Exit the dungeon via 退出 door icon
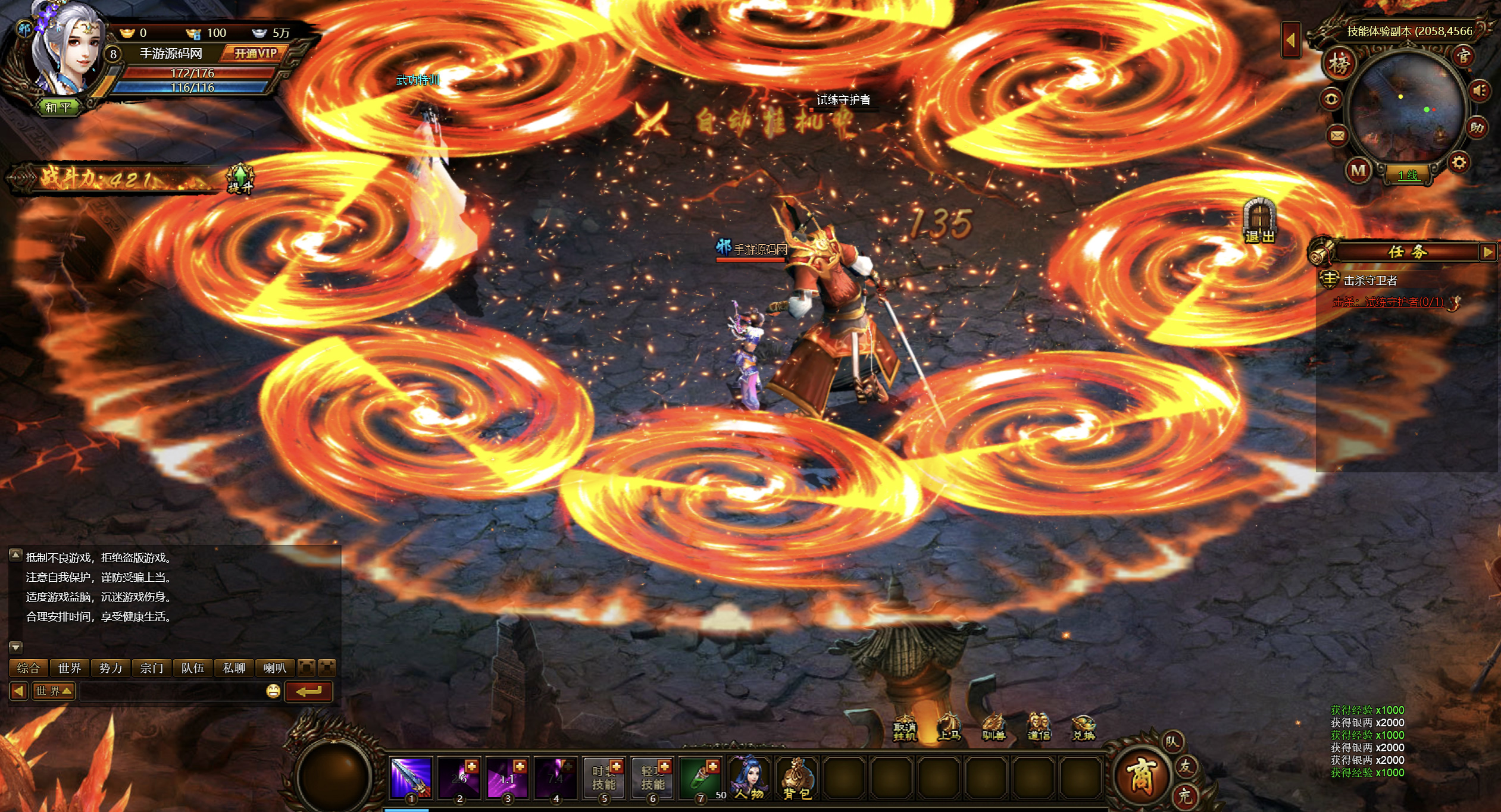 click(x=1259, y=221)
